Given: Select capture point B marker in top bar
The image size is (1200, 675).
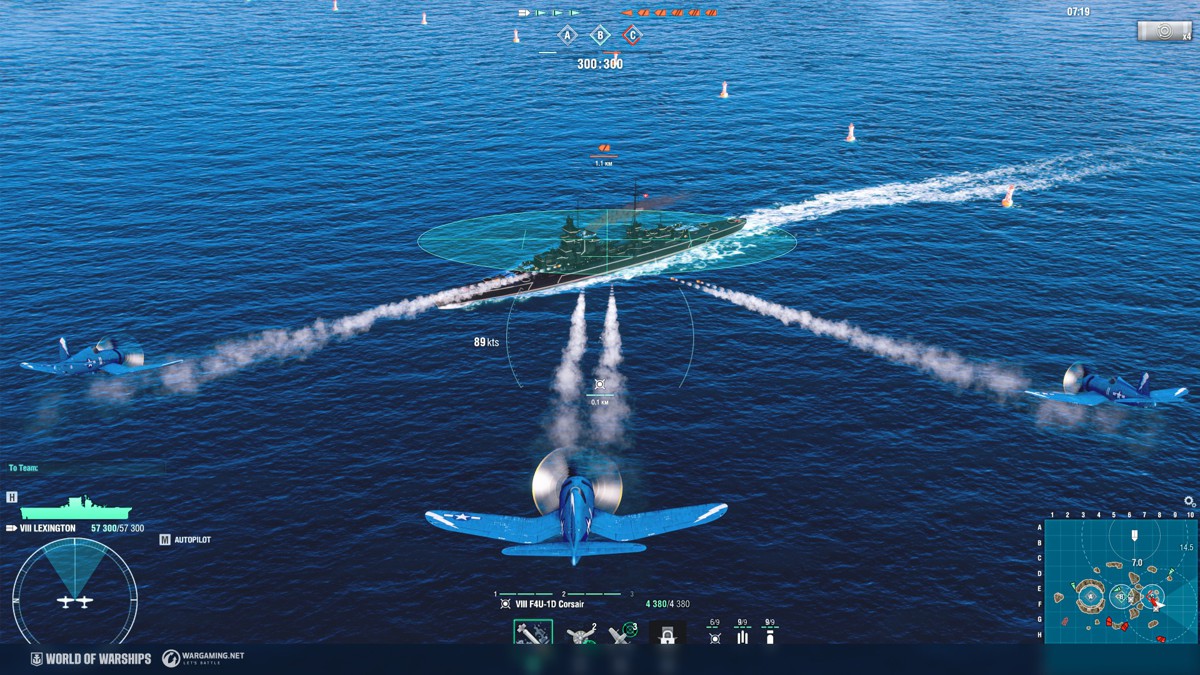Looking at the screenshot, I should tap(600, 36).
